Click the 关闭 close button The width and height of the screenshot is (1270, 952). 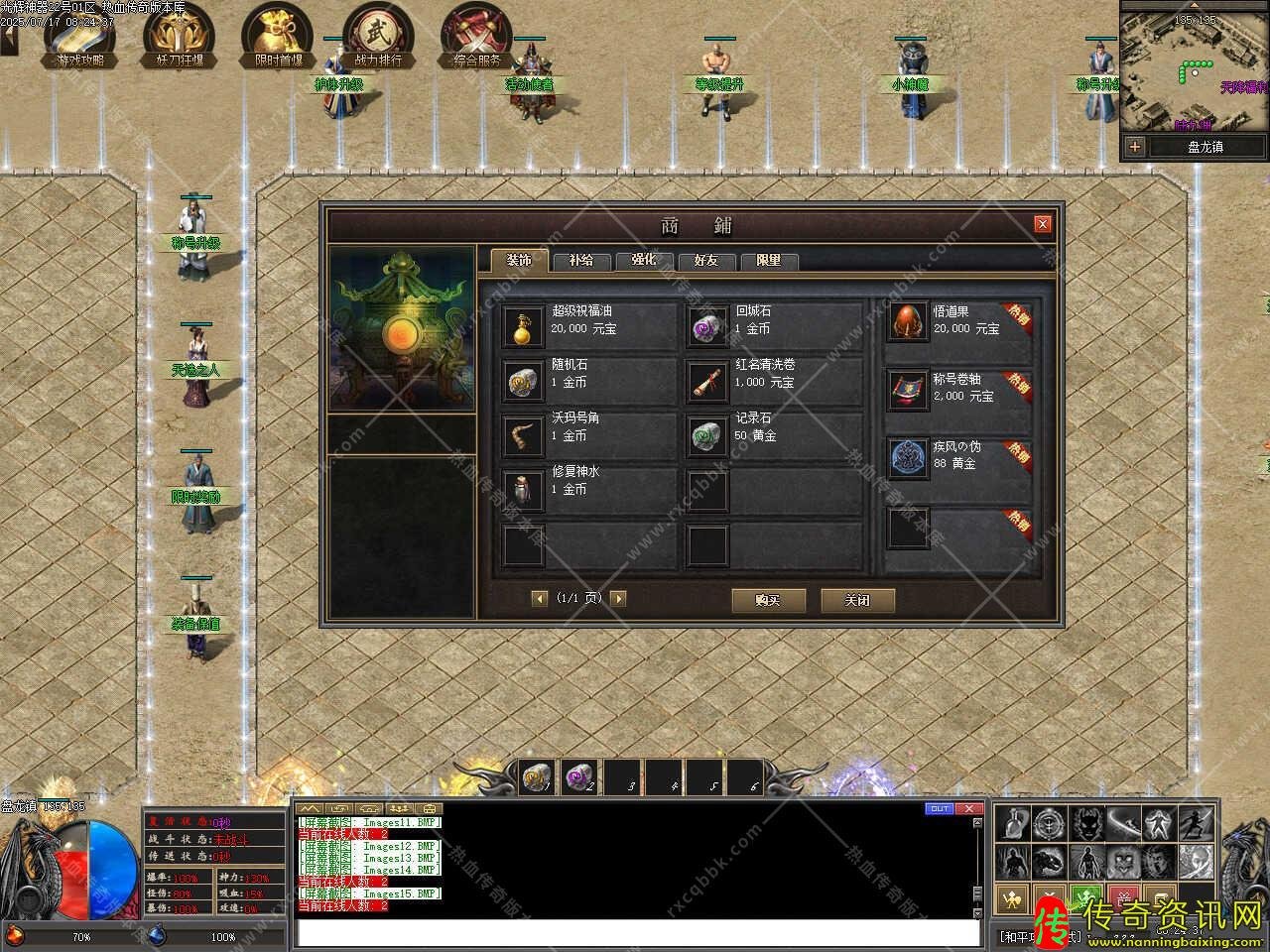(x=857, y=600)
